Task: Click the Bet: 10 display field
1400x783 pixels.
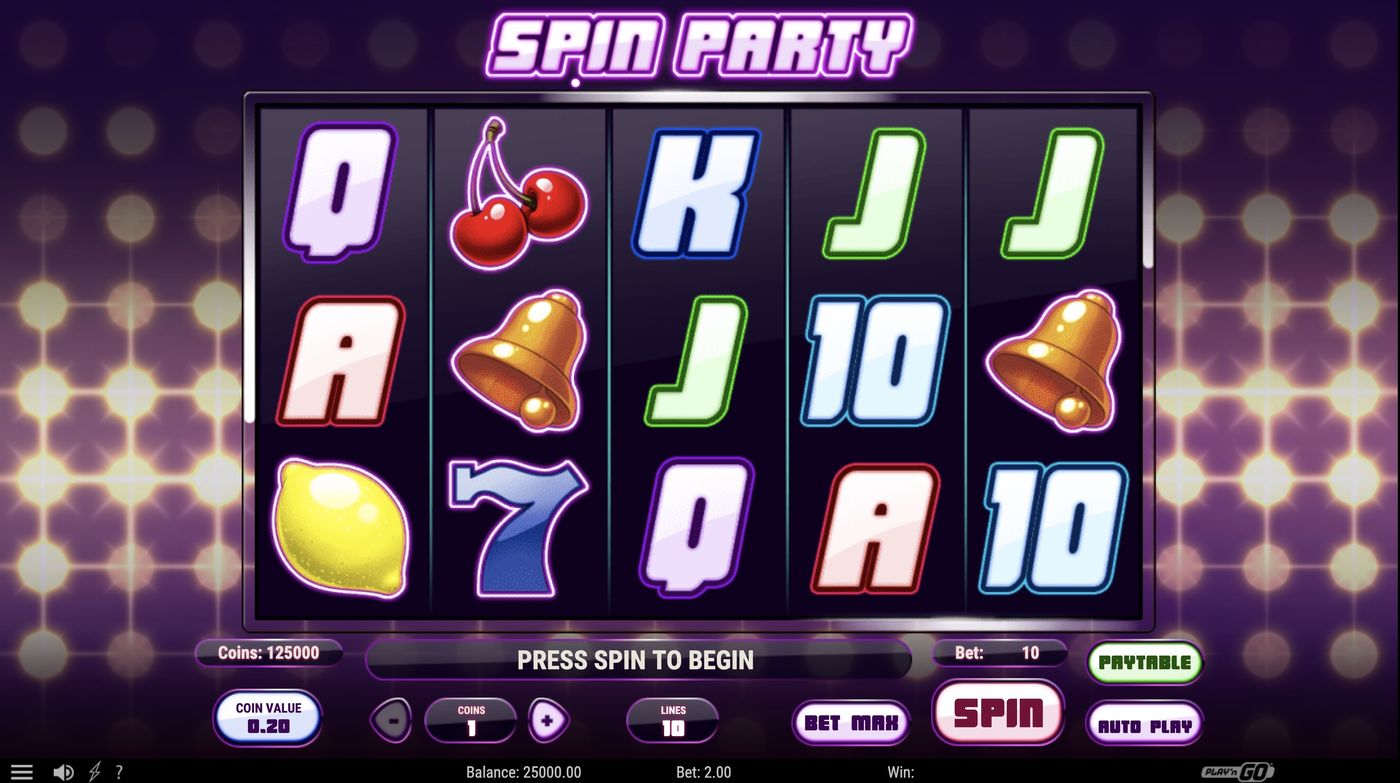Action: pos(998,653)
